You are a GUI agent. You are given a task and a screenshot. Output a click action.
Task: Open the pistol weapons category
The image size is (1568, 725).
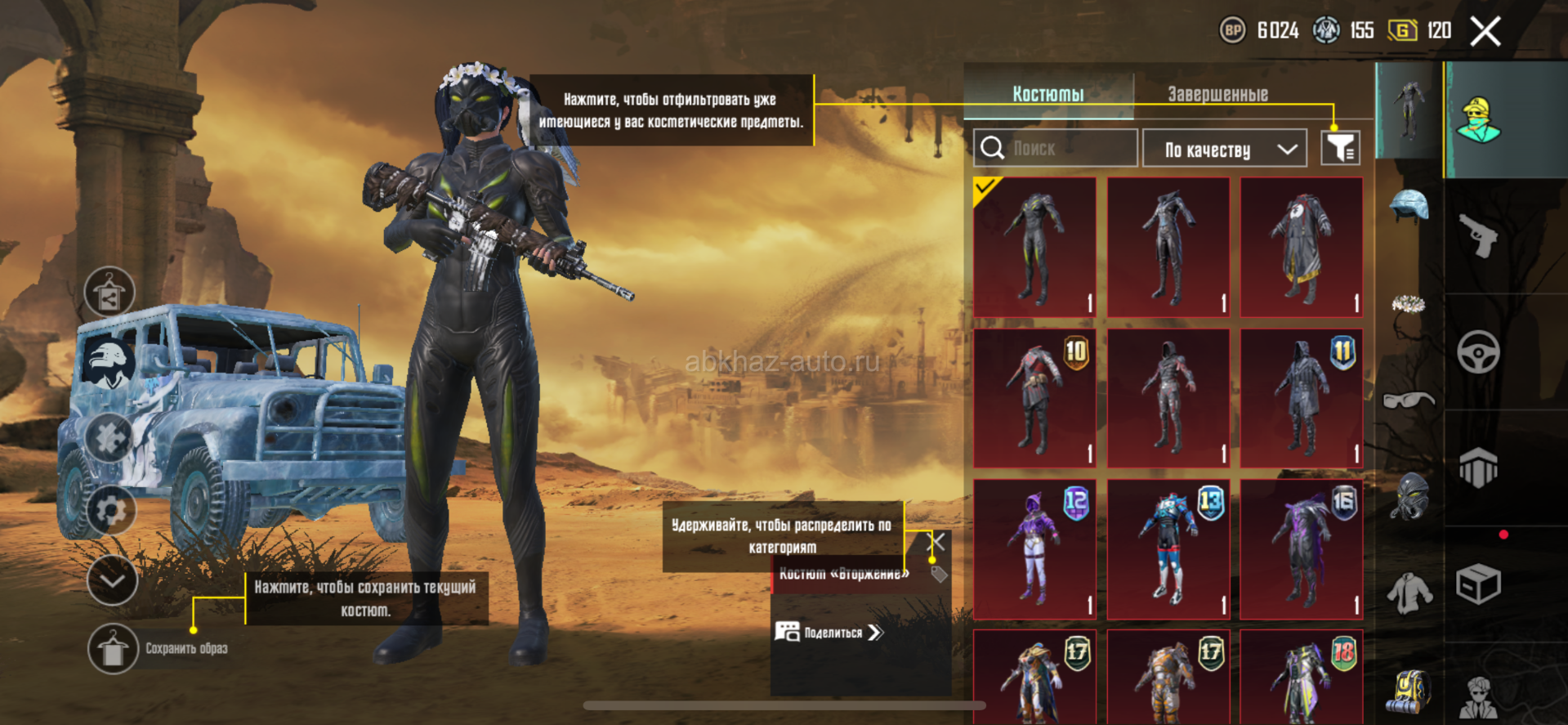click(x=1478, y=236)
